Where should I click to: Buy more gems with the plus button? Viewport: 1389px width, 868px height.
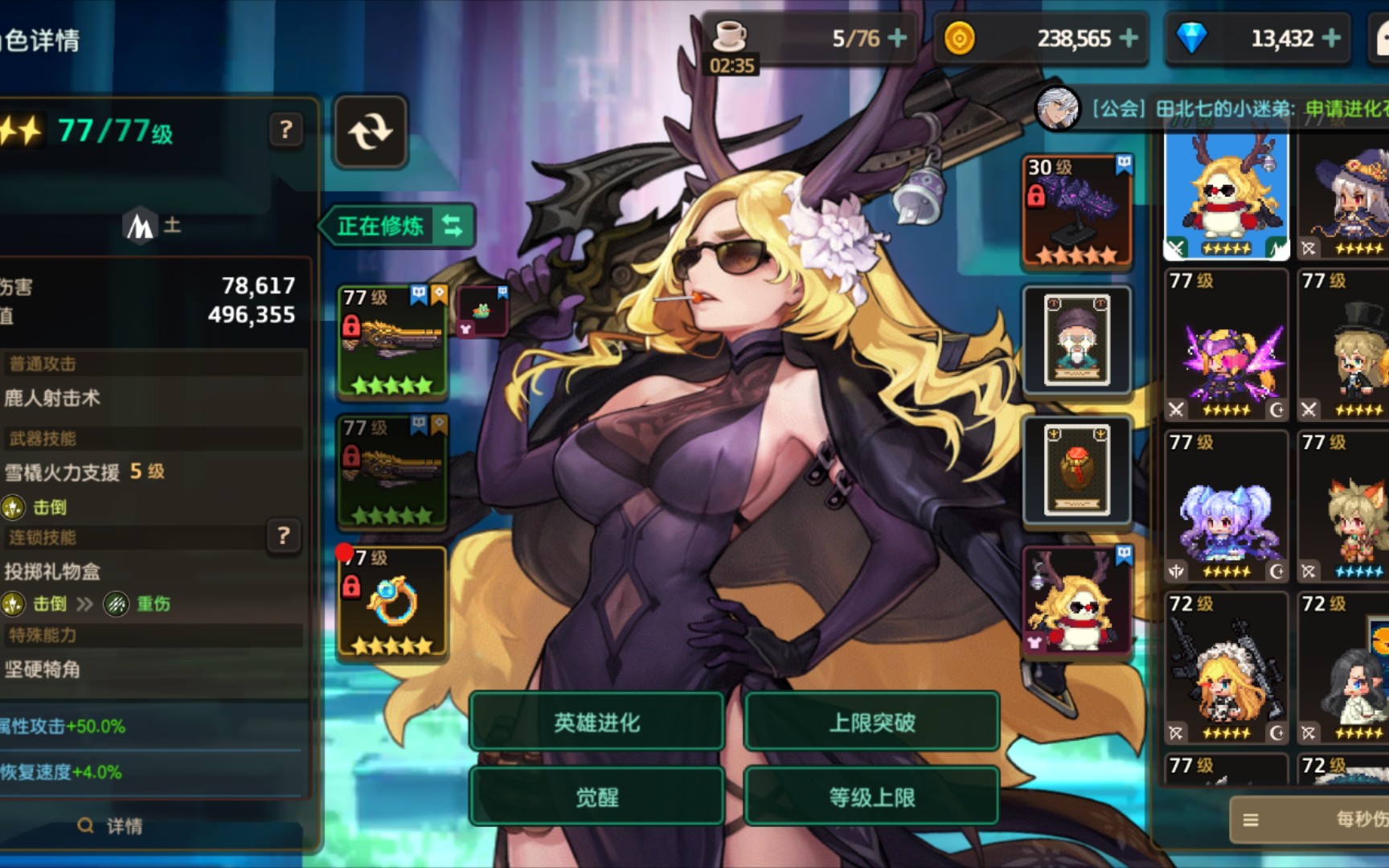click(x=1331, y=38)
